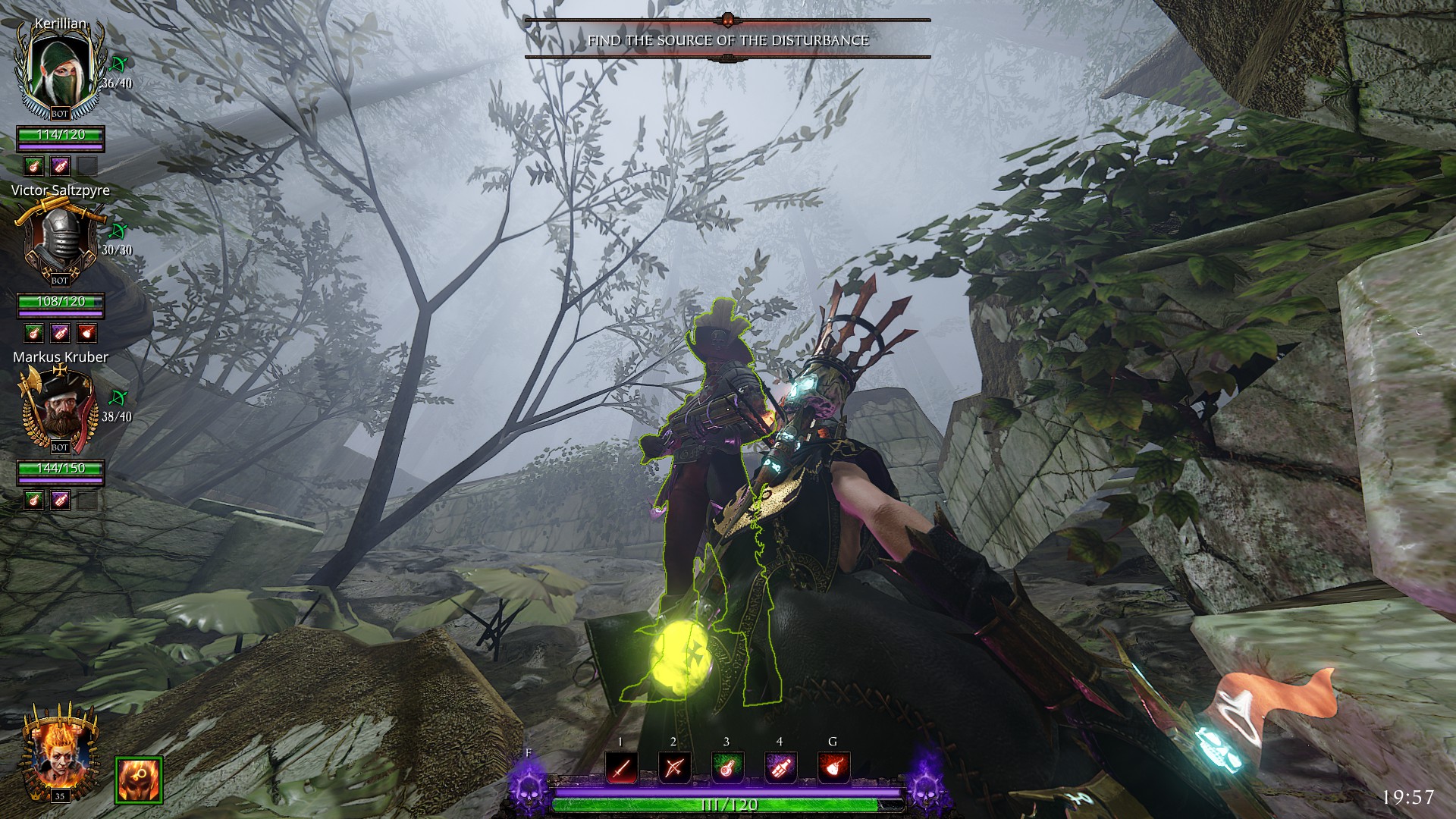Screen dimensions: 1456x819
Task: Inspect Kerillian's healing potion item icon
Action: (x=33, y=166)
